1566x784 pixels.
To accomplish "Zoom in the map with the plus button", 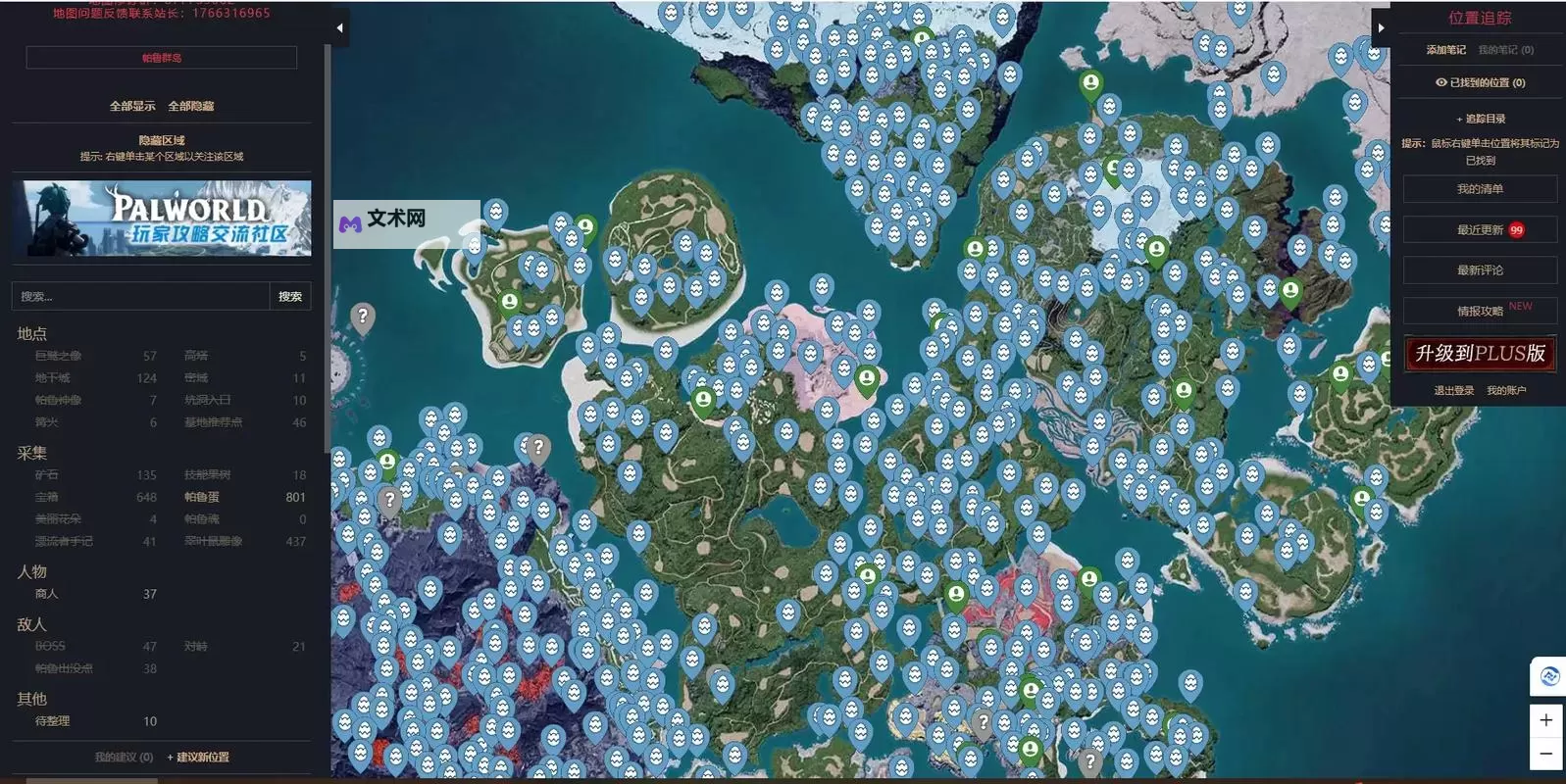I will click(1545, 720).
